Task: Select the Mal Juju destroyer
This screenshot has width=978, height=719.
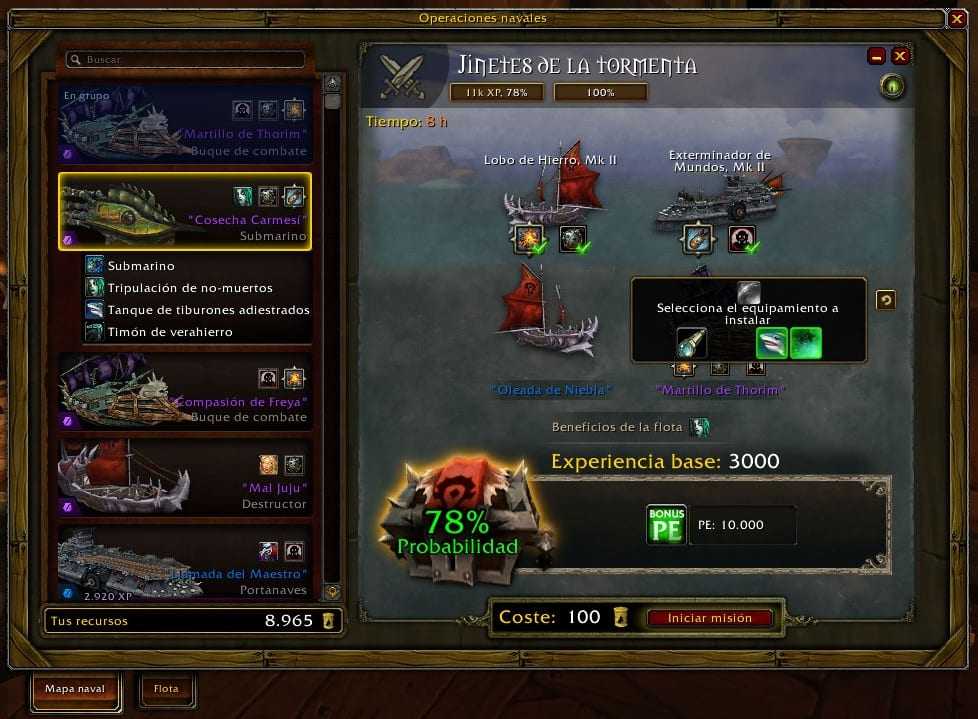Action: pyautogui.click(x=185, y=478)
